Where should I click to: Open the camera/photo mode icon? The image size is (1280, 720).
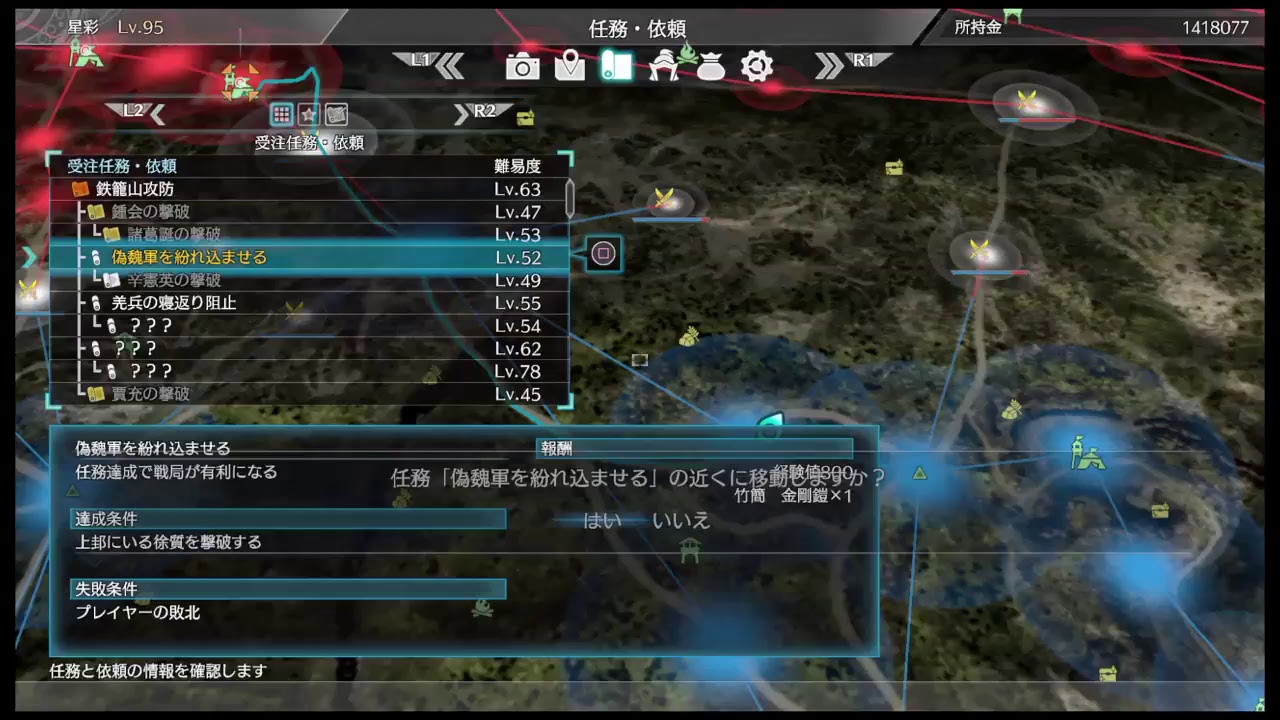click(x=522, y=66)
